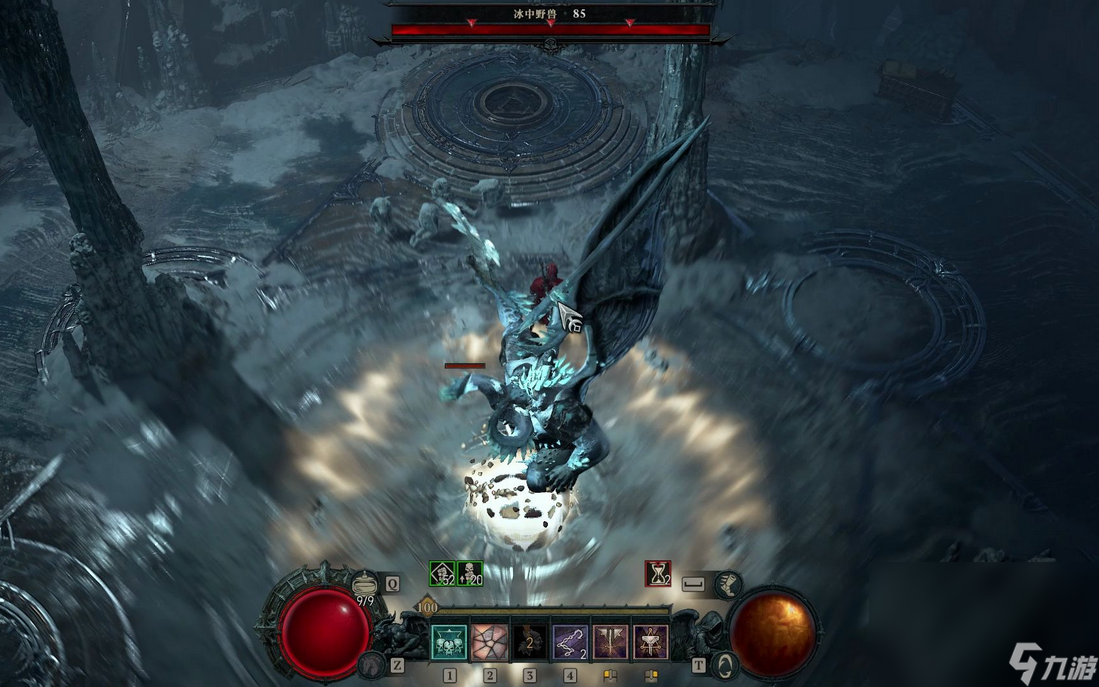Viewport: 1099px width, 687px height.
Task: Use the downward blade skill
Action: 611,642
